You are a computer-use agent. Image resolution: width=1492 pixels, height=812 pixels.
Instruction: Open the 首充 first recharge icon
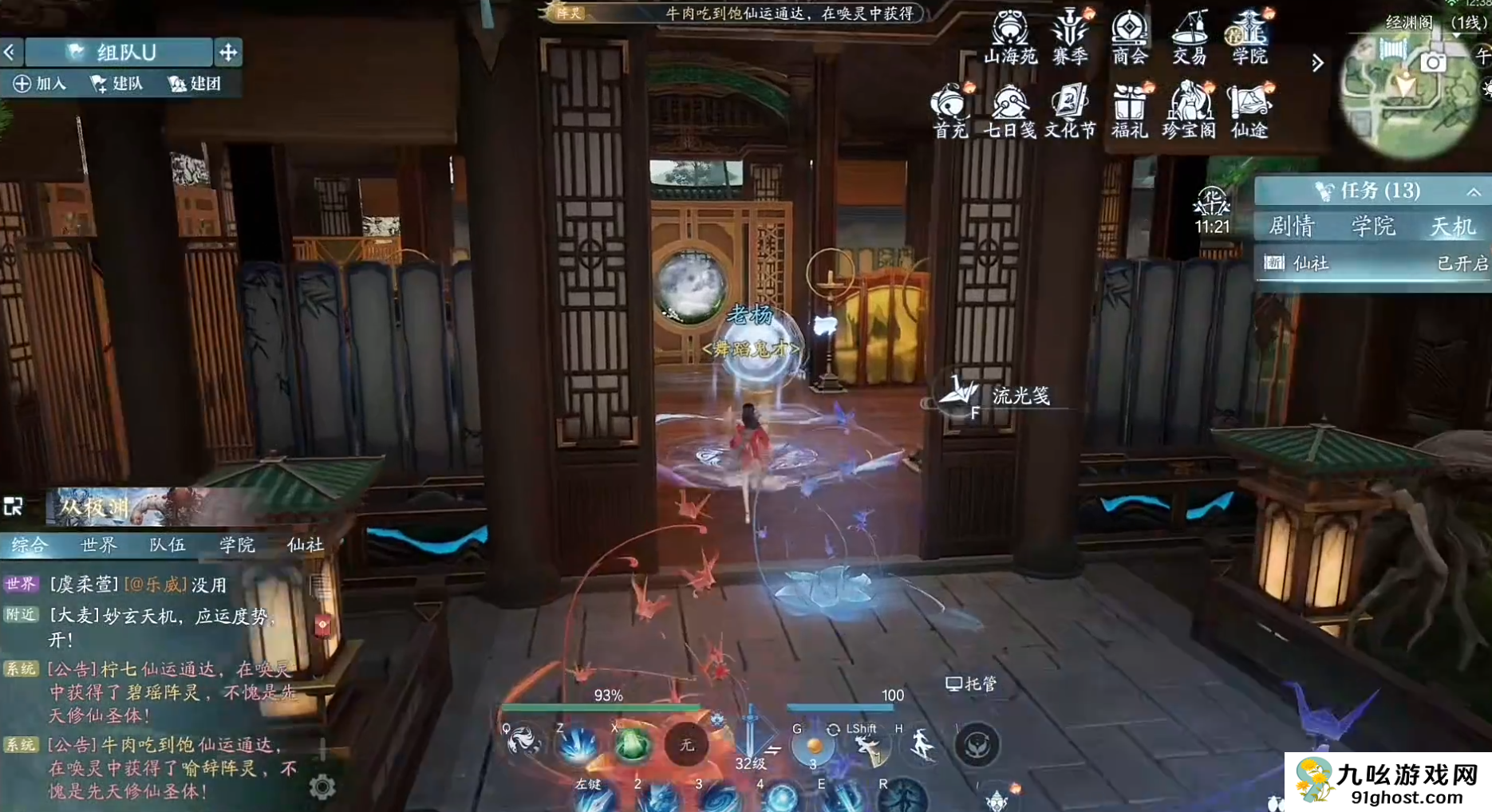tap(950, 109)
